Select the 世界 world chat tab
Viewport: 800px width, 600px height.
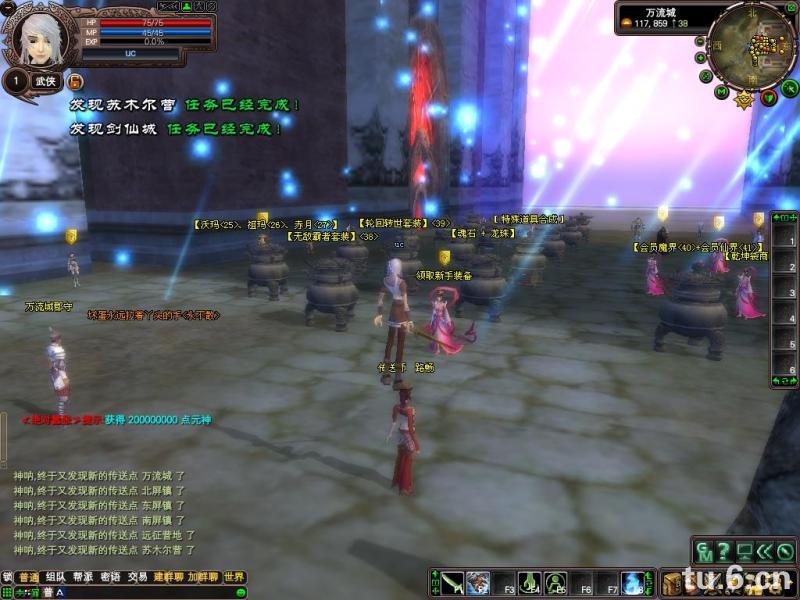234,577
